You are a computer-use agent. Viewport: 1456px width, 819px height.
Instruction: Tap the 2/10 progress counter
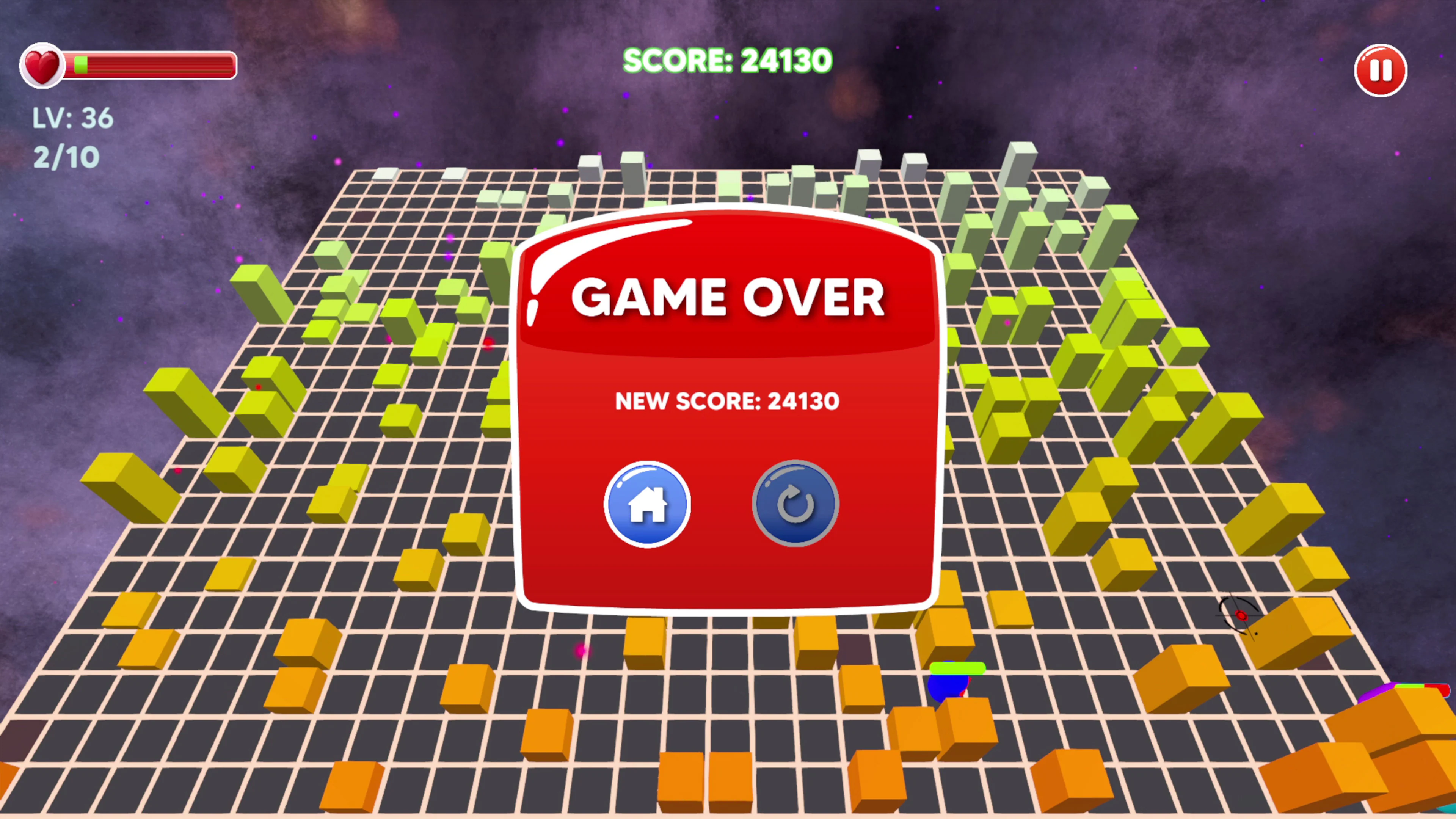[x=66, y=155]
